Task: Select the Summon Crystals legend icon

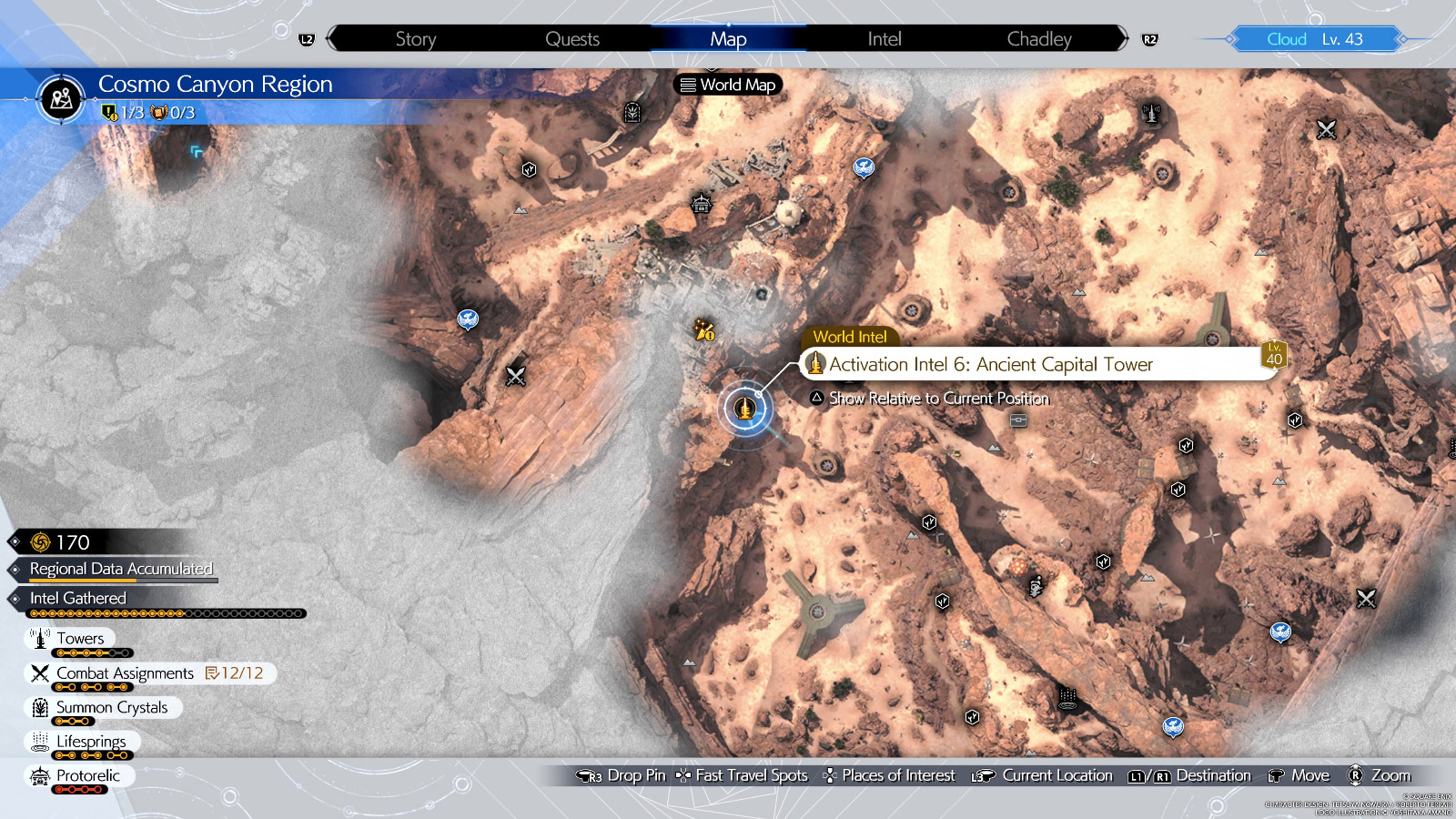Action: point(40,707)
